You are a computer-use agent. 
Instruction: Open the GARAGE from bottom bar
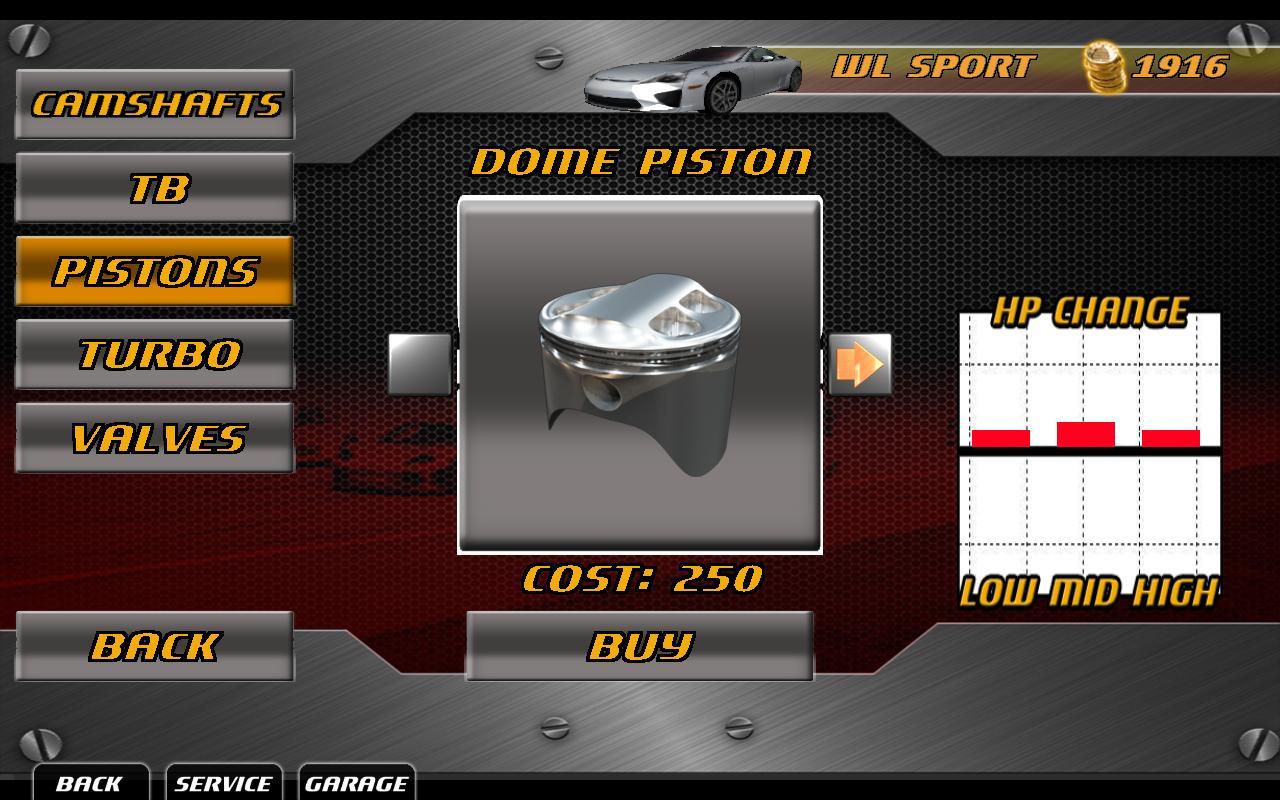pos(358,784)
